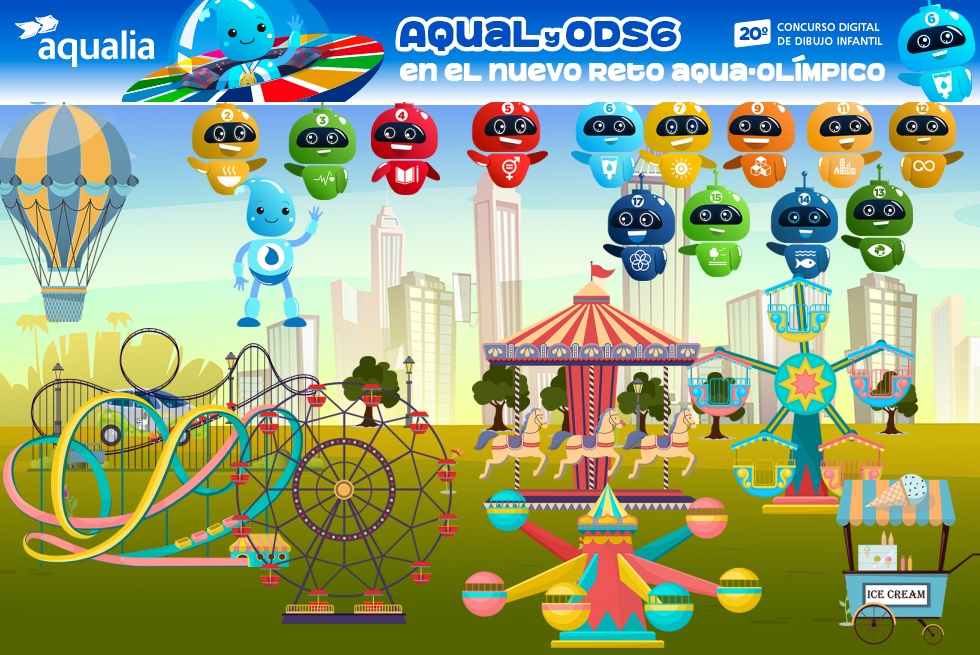The width and height of the screenshot is (980, 655).
Task: Pick orange robot 9 with cubes icon
Action: [760, 142]
